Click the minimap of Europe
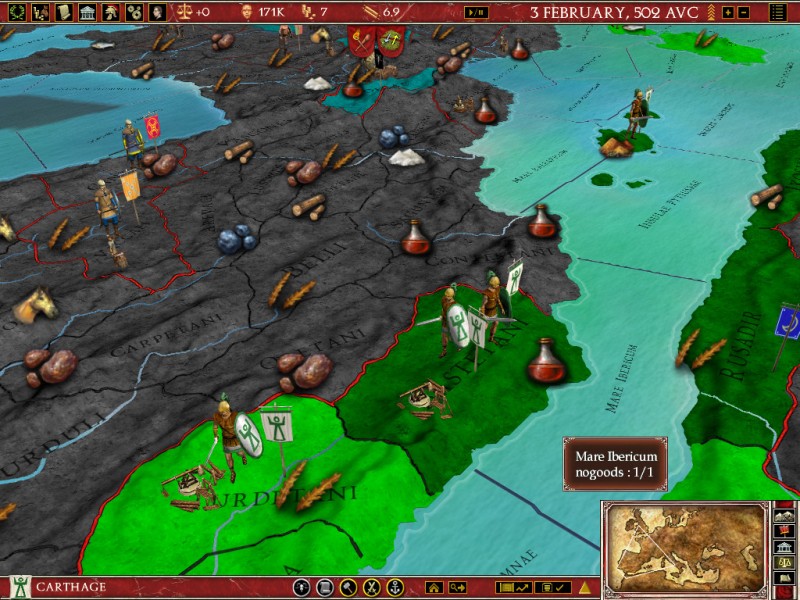The width and height of the screenshot is (800, 600). pyautogui.click(x=684, y=546)
